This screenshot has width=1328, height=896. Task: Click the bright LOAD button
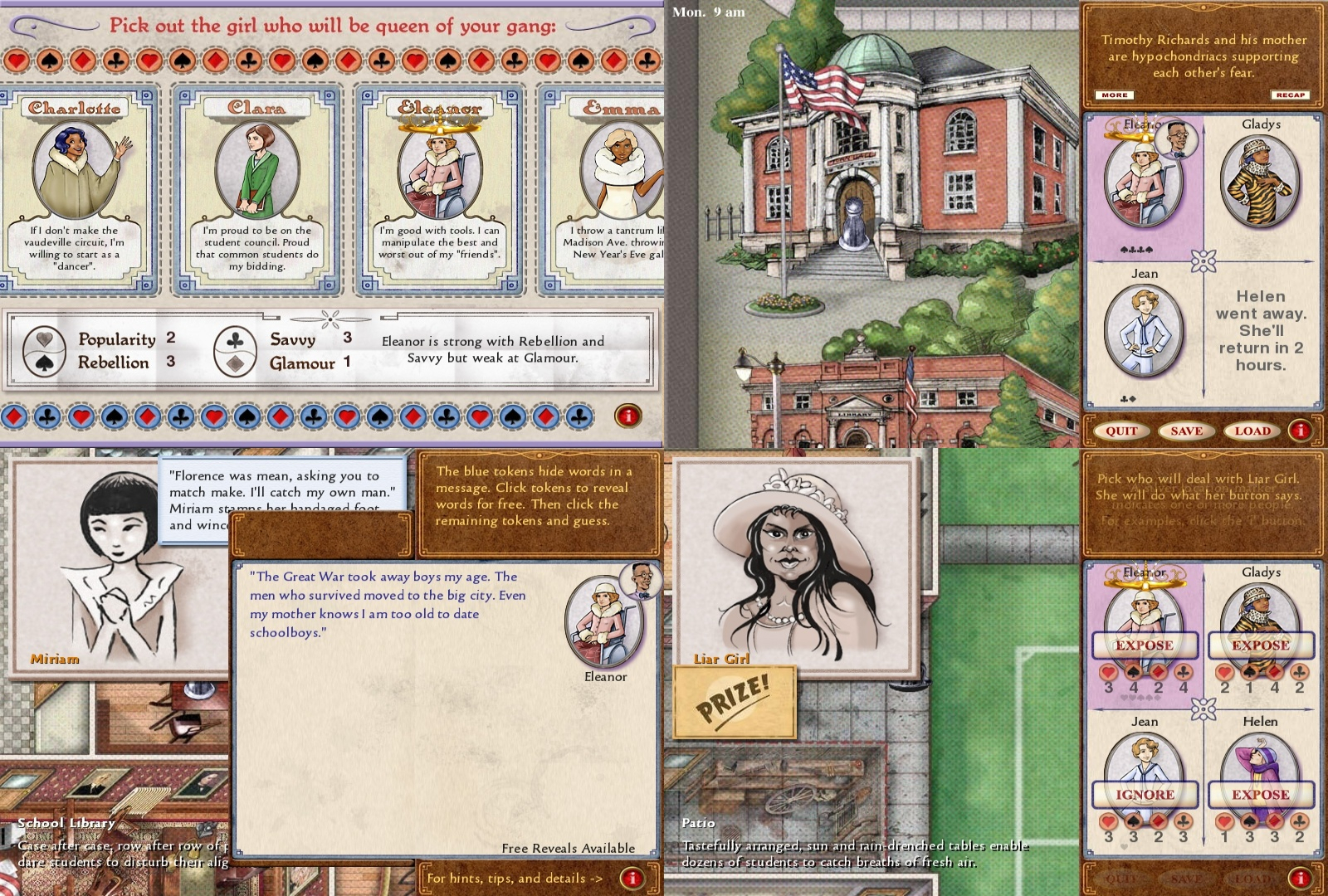click(x=1252, y=431)
